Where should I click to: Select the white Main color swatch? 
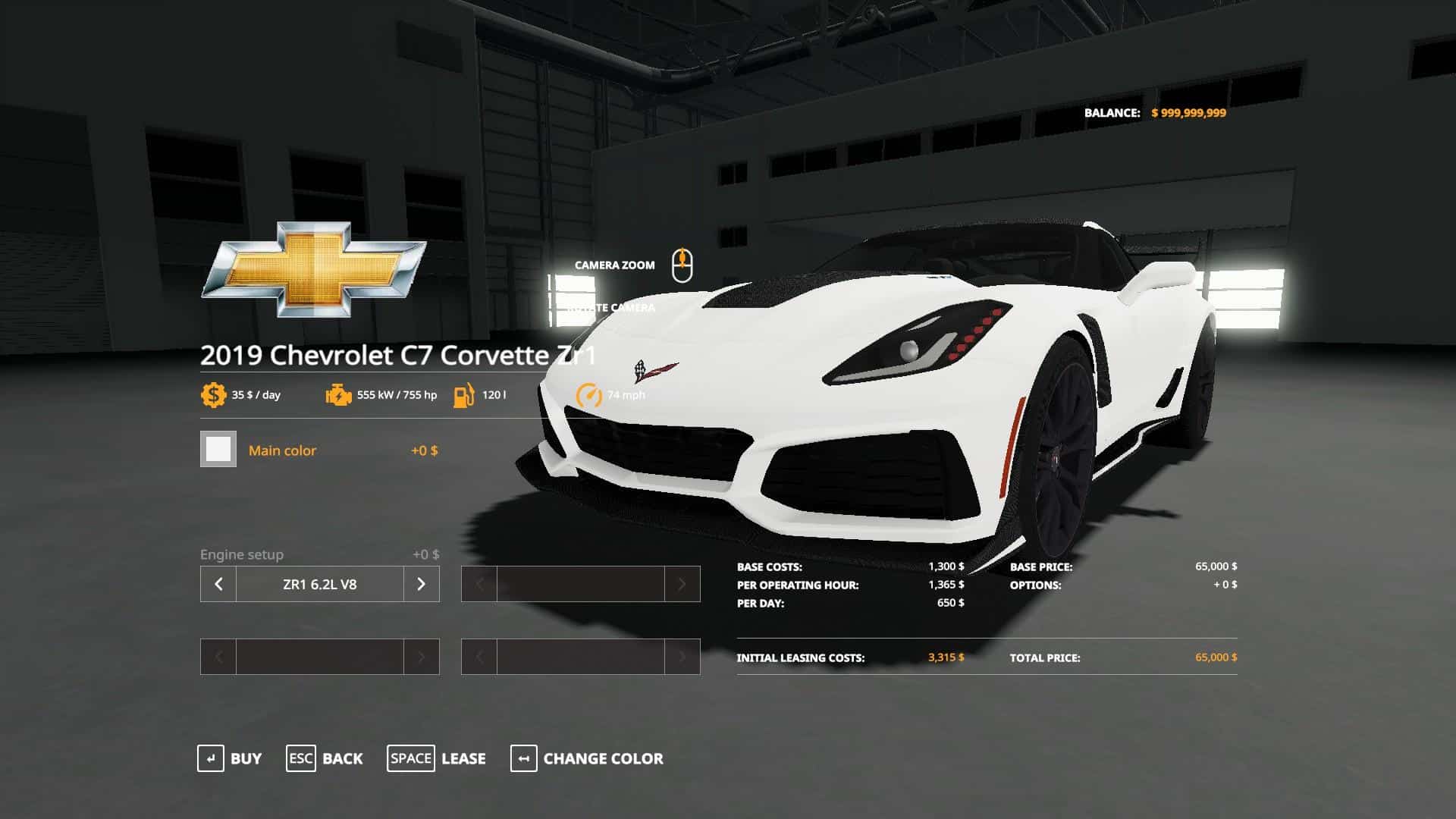218,450
